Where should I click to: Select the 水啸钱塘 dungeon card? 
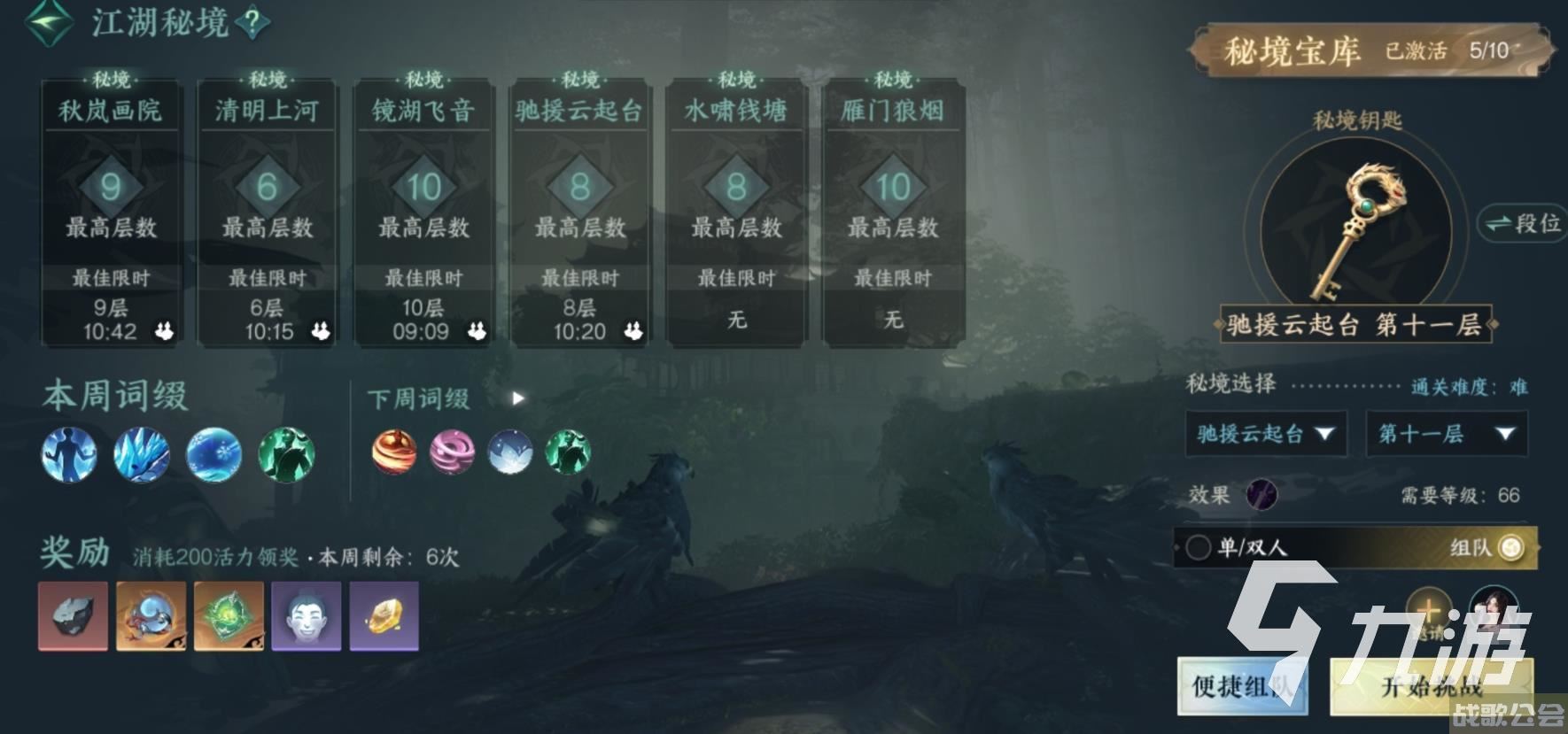pyautogui.click(x=735, y=204)
